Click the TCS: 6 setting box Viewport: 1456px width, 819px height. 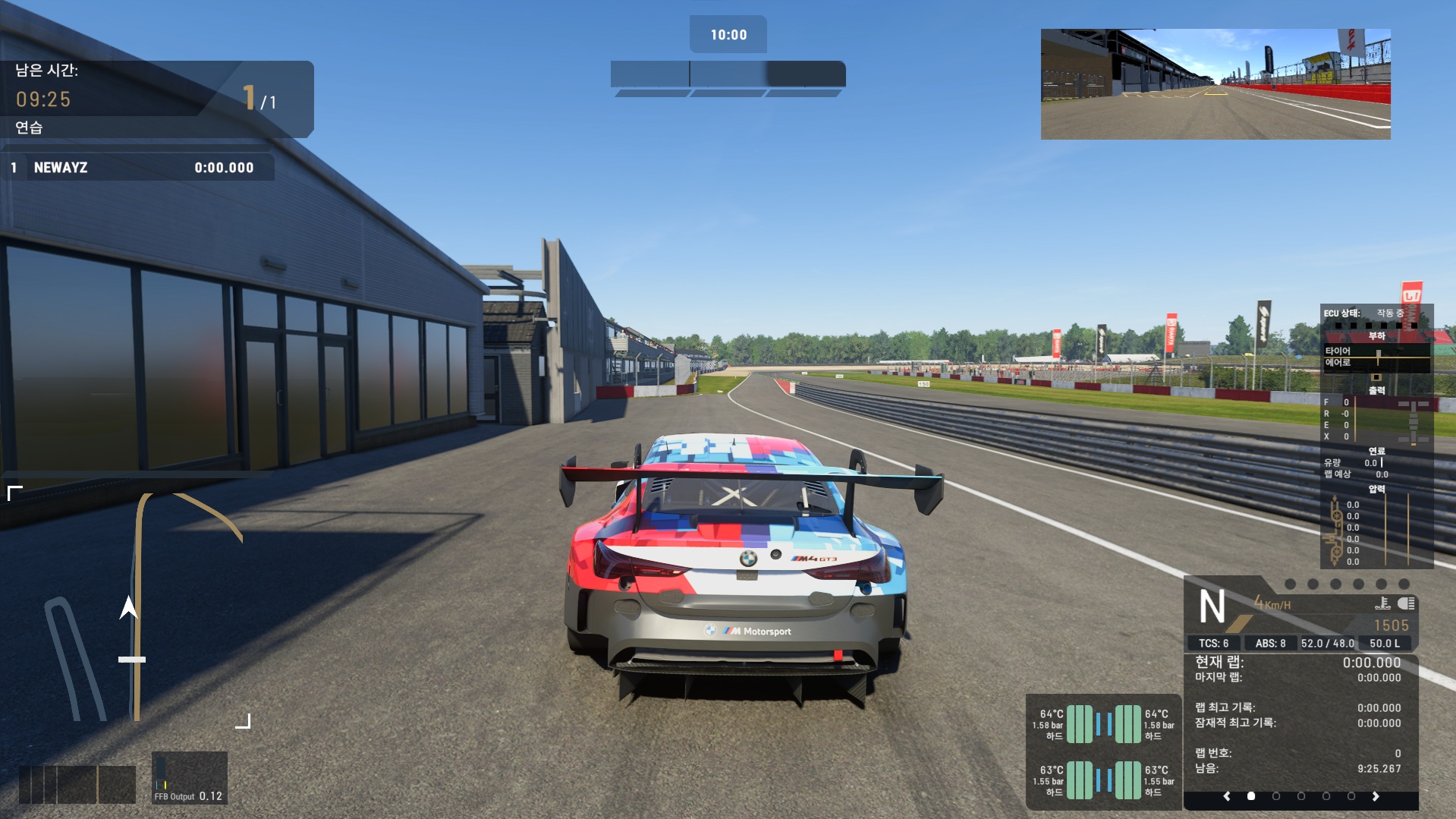pyautogui.click(x=1213, y=643)
